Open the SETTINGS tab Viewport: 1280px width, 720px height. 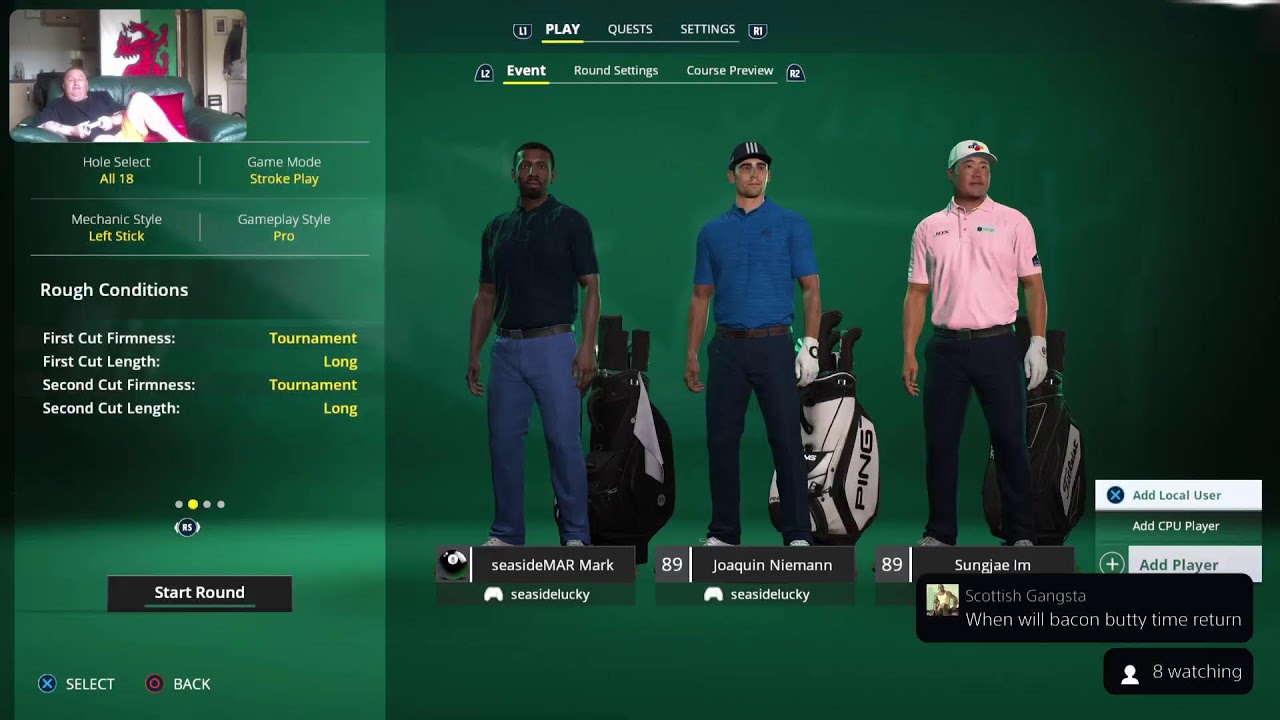pos(707,30)
